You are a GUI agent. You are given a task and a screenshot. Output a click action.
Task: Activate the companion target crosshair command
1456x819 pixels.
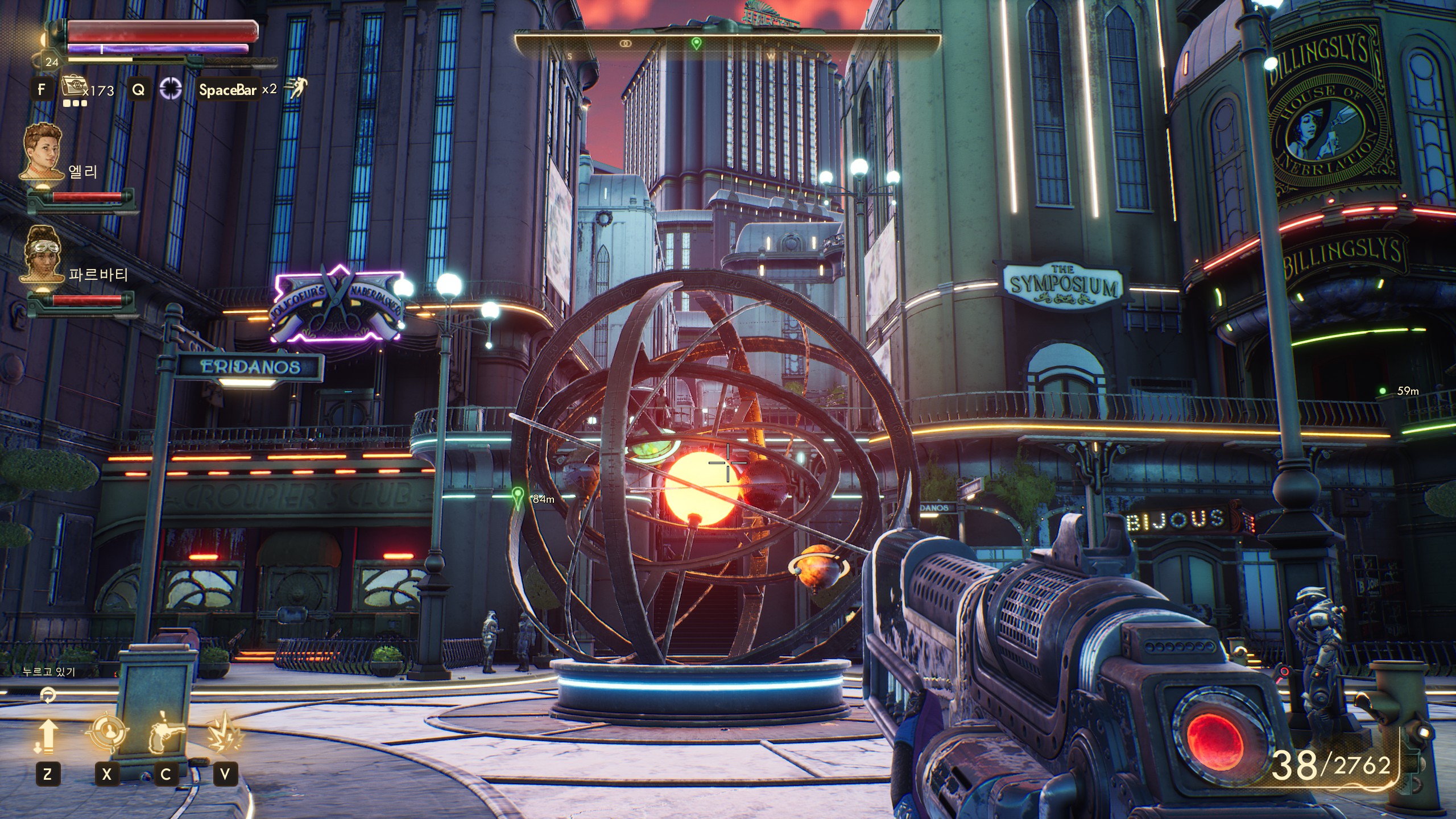coord(107,734)
